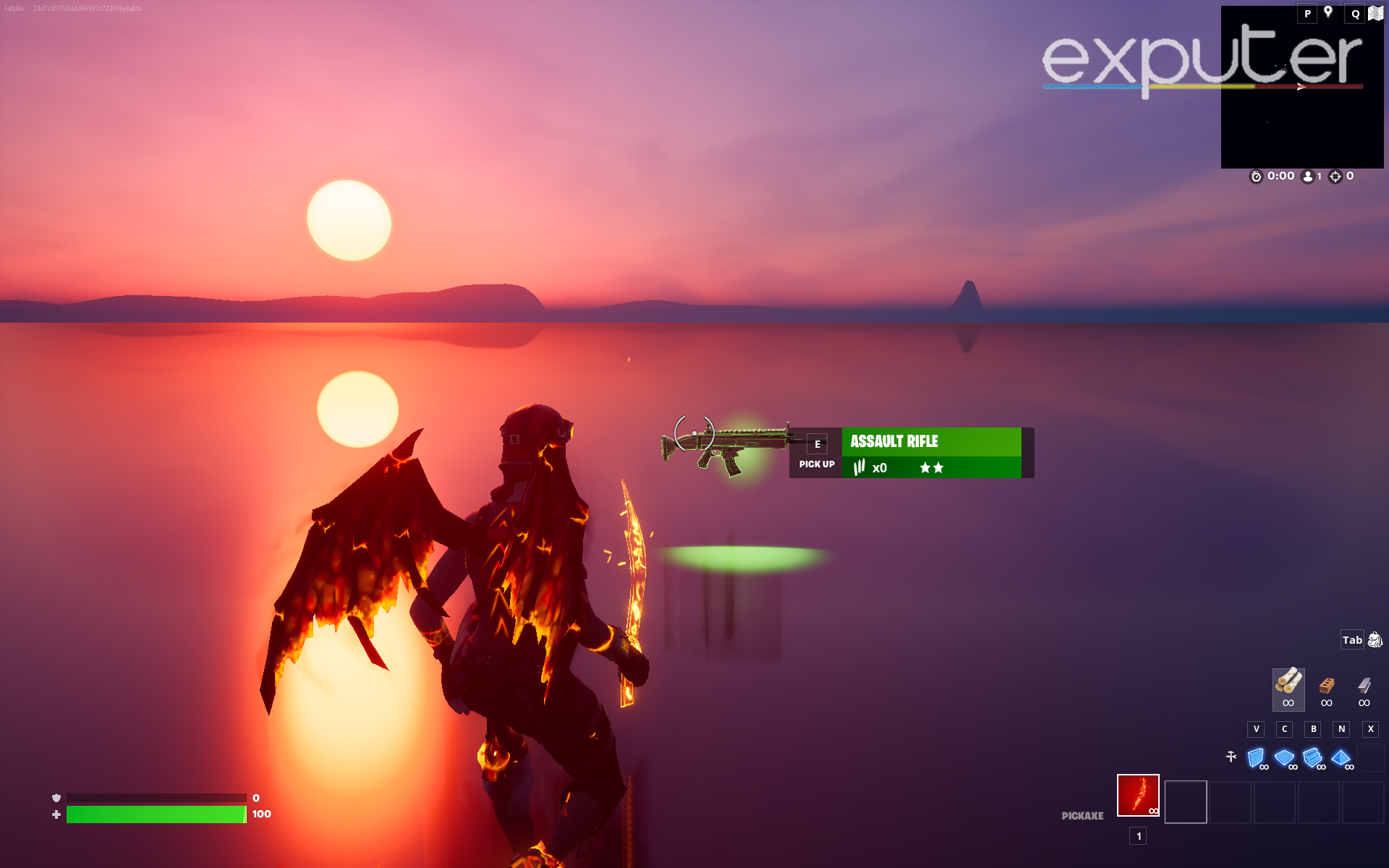Screen dimensions: 1389x868
Task: Select the stairs build piece icon
Action: [x=1312, y=758]
